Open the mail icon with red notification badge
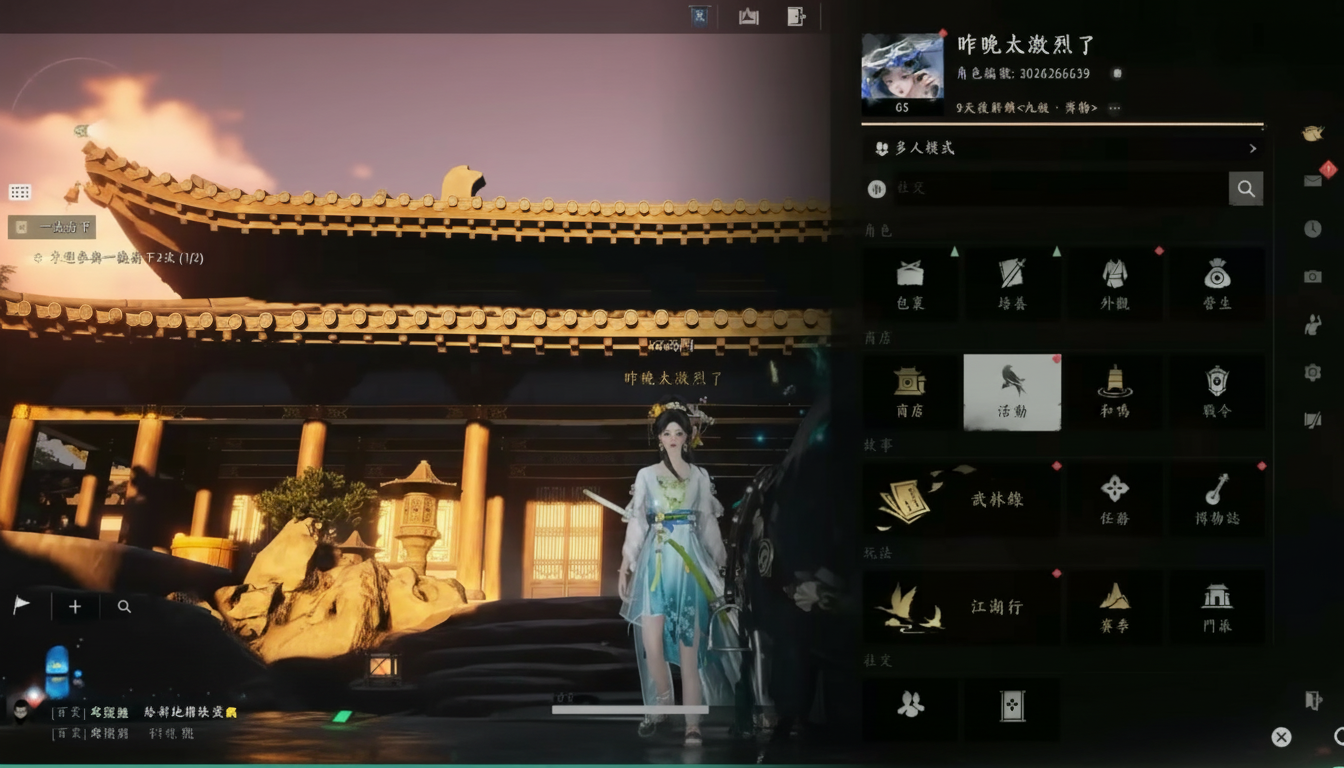This screenshot has height=768, width=1344. point(1313,180)
